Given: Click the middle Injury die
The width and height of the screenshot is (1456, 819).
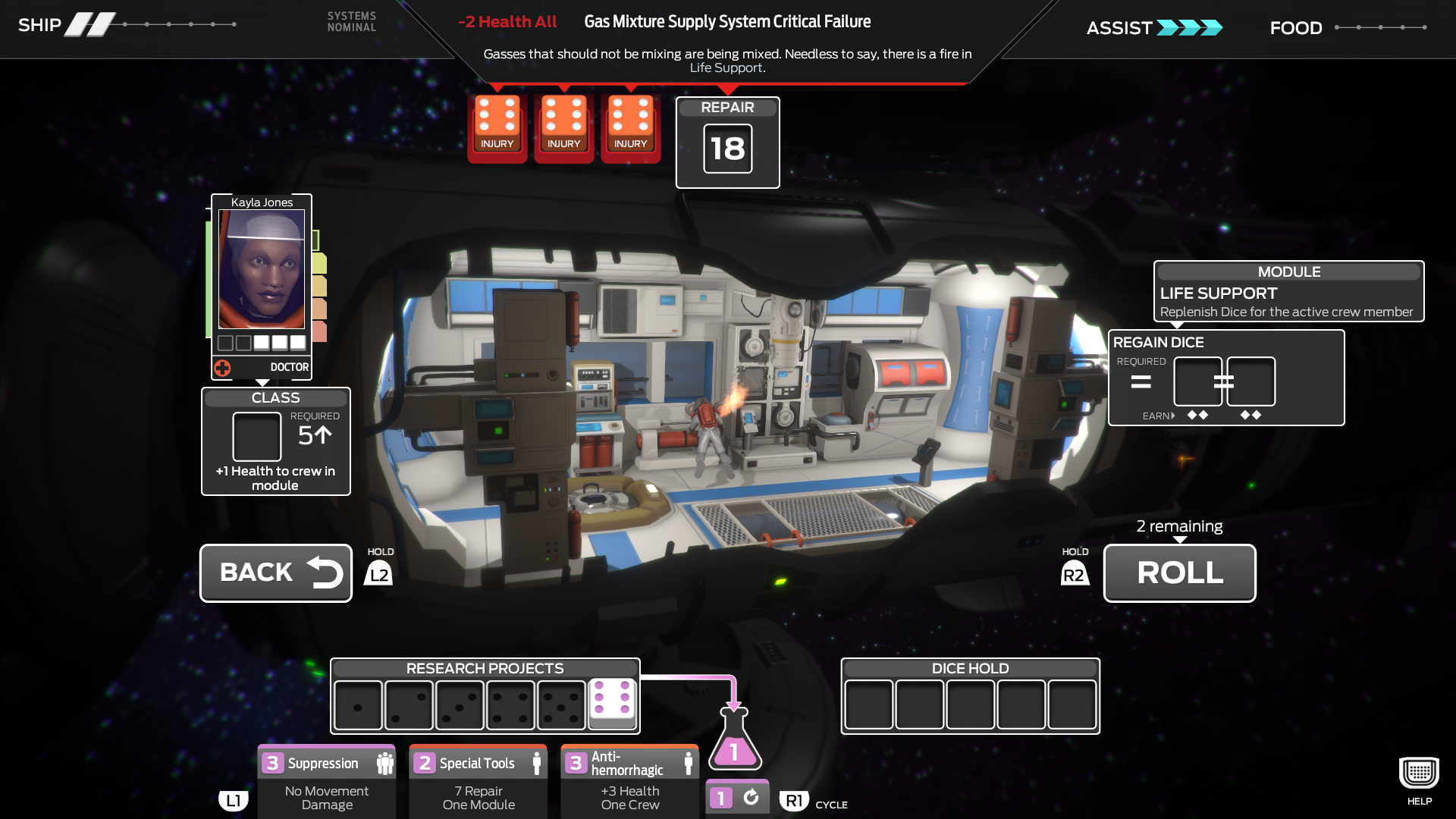Looking at the screenshot, I should pos(563,125).
